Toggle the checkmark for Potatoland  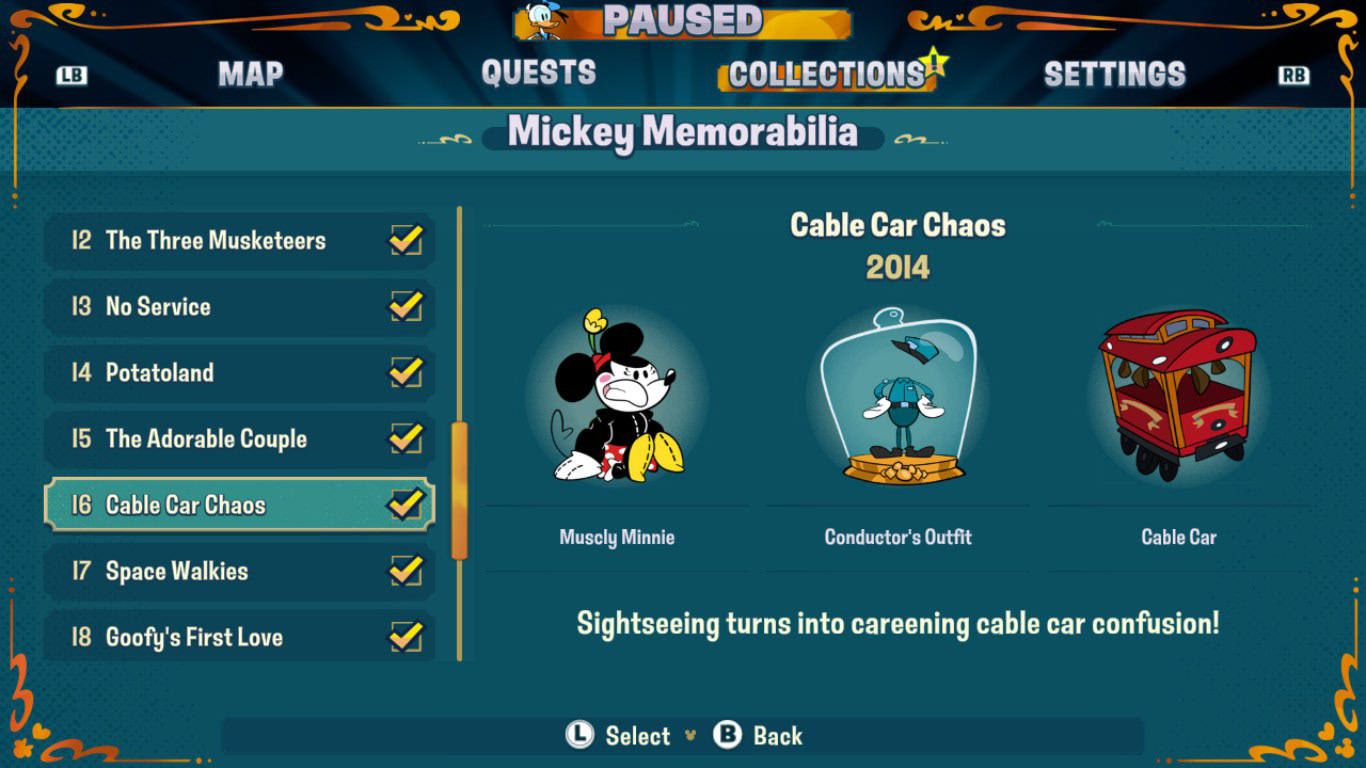click(410, 372)
